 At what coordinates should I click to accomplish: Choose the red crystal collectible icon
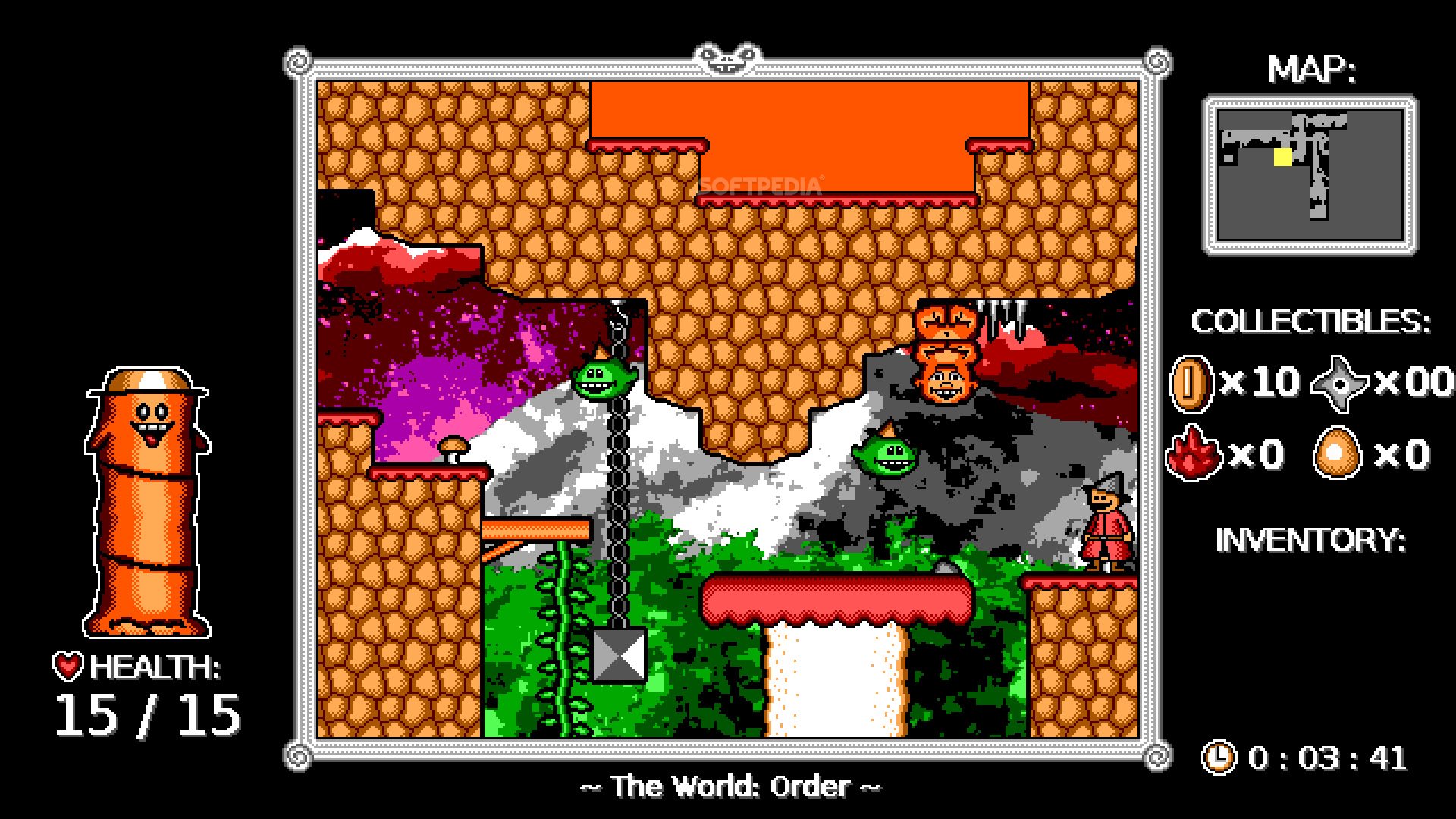(1193, 454)
